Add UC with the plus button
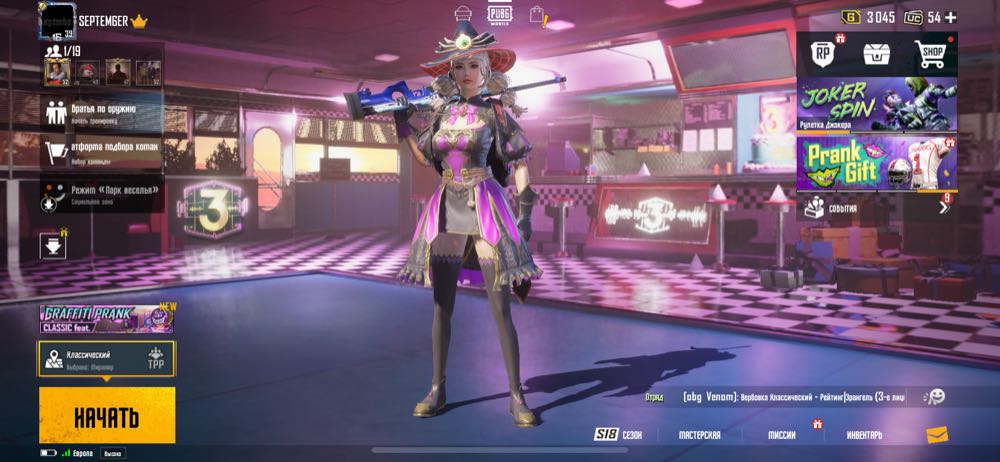The width and height of the screenshot is (1000, 462). pyautogui.click(x=950, y=17)
